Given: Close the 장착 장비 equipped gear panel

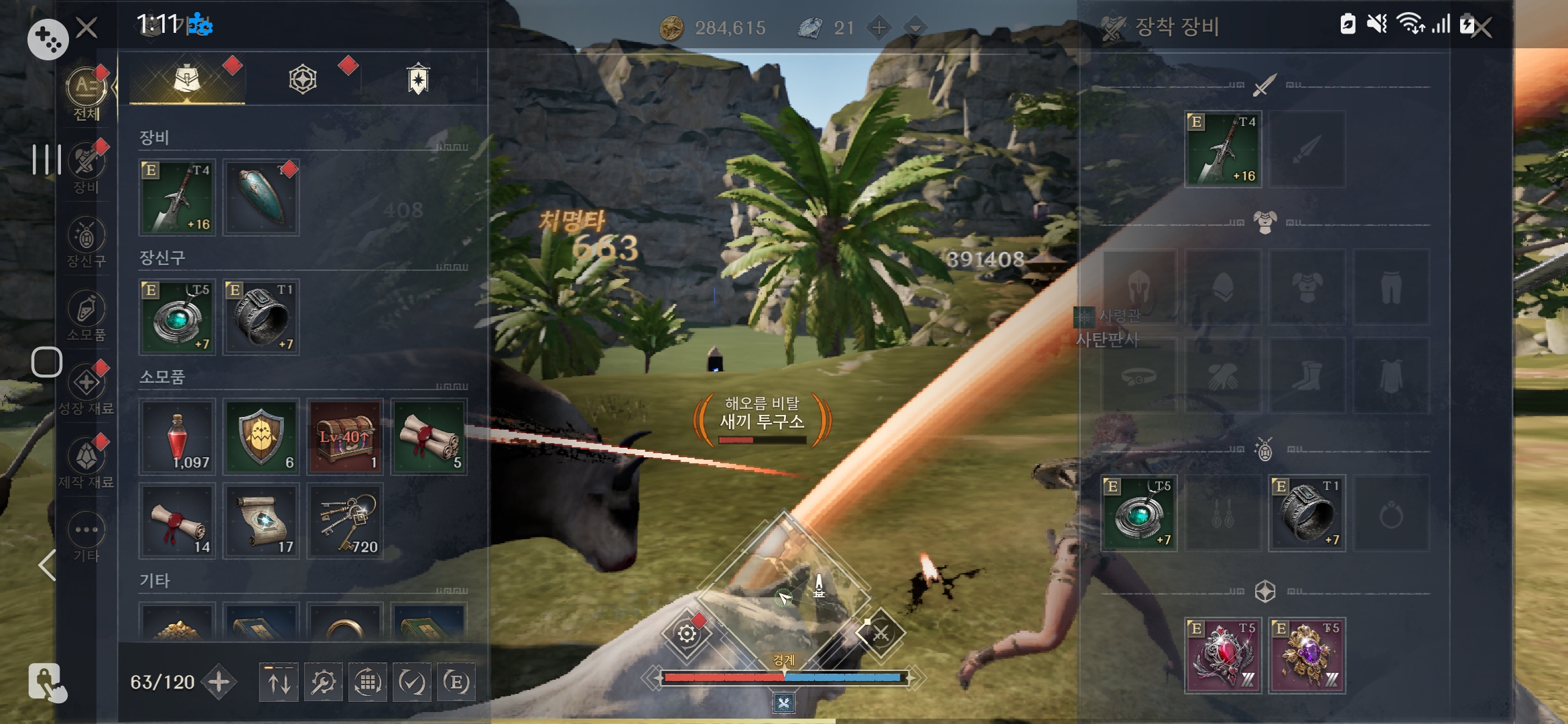Looking at the screenshot, I should point(1482,27).
